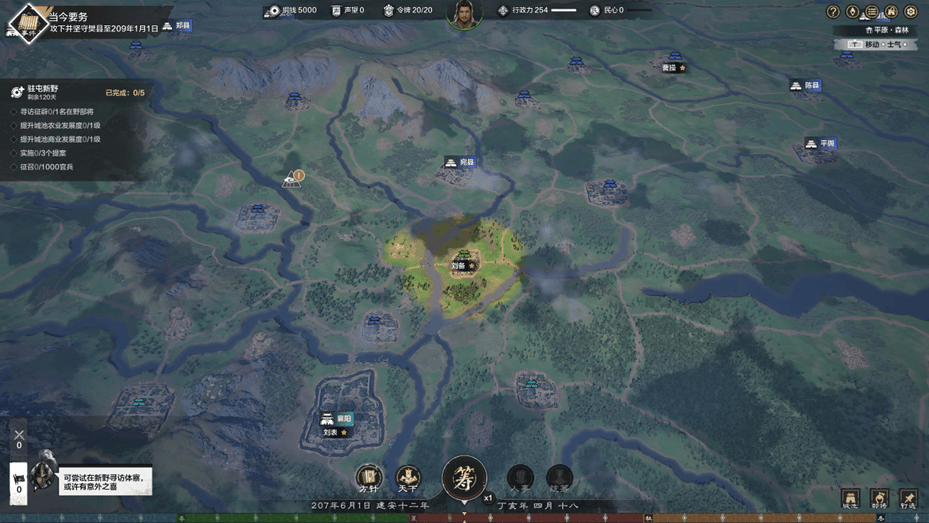Open the 天下 world overview
This screenshot has width=929, height=523.
pyautogui.click(x=408, y=477)
